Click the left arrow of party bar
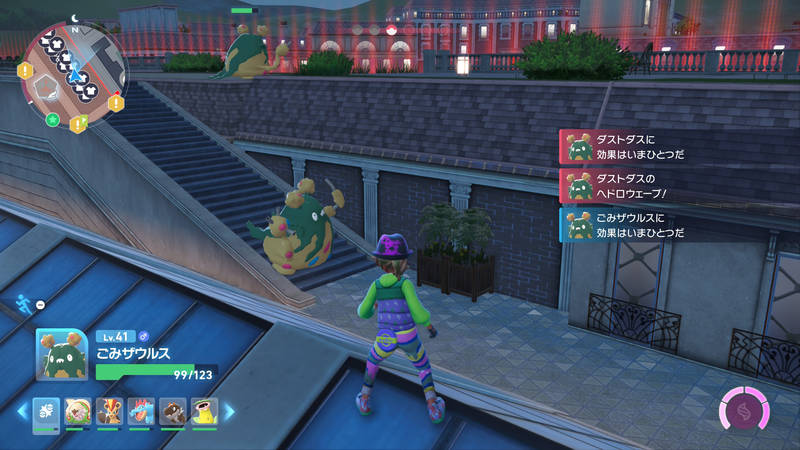Image resolution: width=800 pixels, height=450 pixels. (22, 411)
